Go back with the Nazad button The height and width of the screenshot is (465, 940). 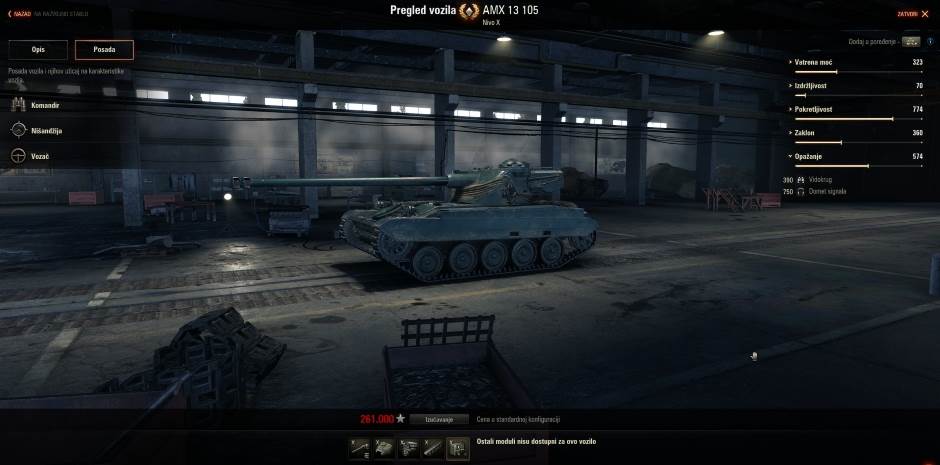coord(20,14)
